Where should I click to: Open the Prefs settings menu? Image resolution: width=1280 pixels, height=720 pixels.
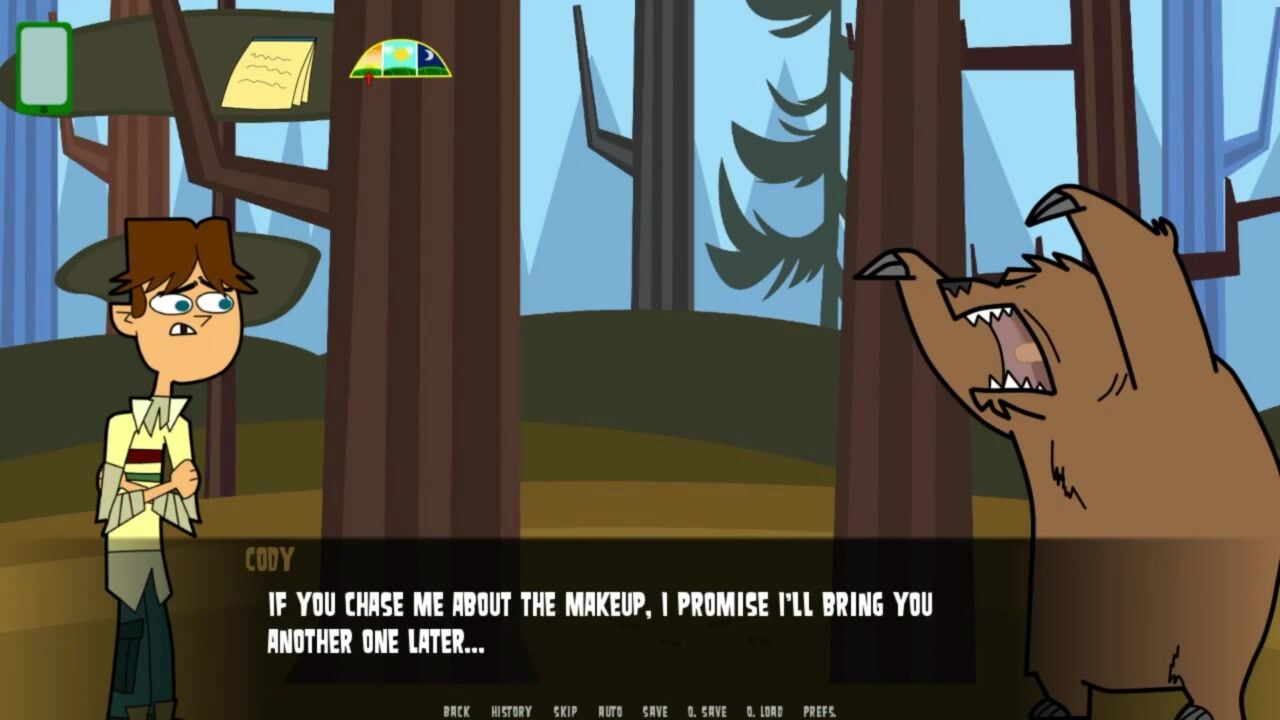pyautogui.click(x=819, y=711)
